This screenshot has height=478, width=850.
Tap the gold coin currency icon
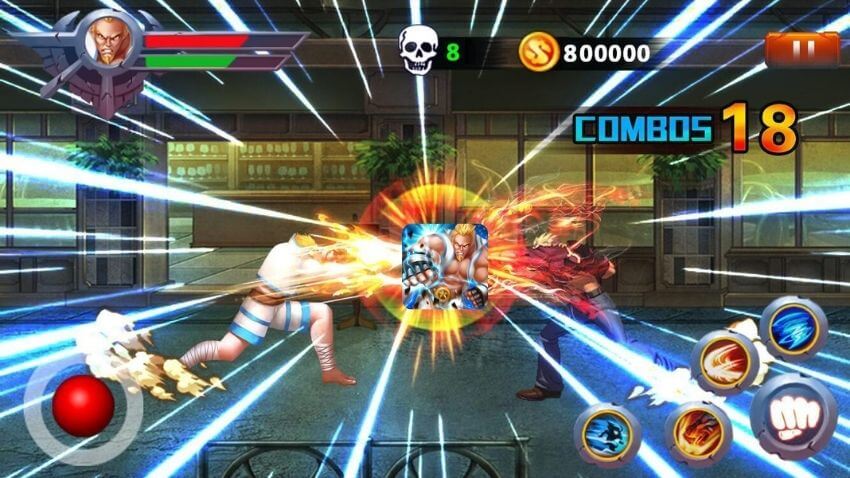pyautogui.click(x=538, y=51)
